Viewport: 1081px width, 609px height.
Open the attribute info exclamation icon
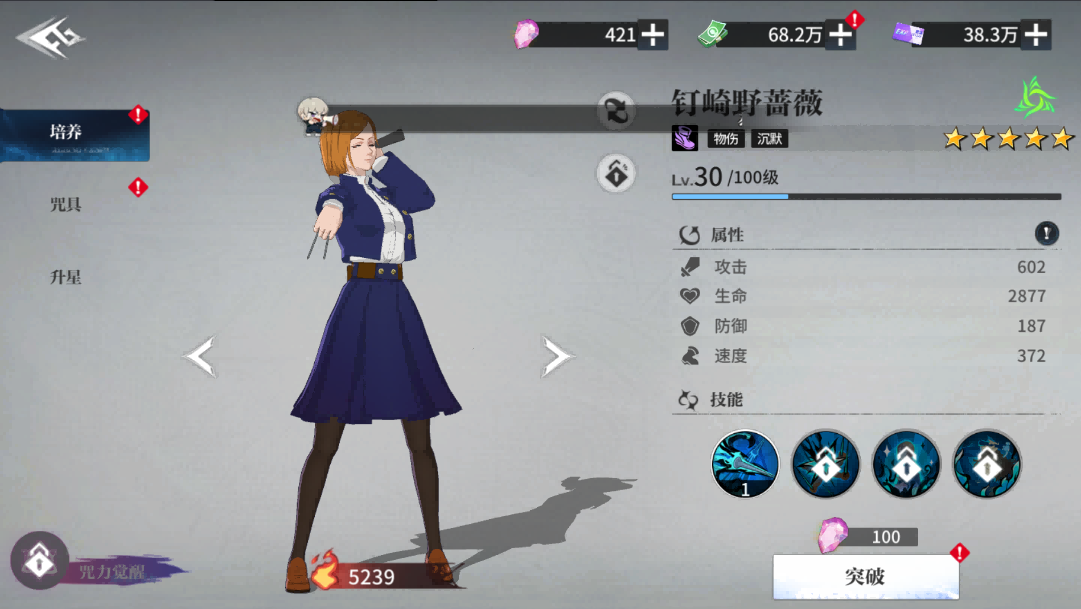[x=1046, y=234]
